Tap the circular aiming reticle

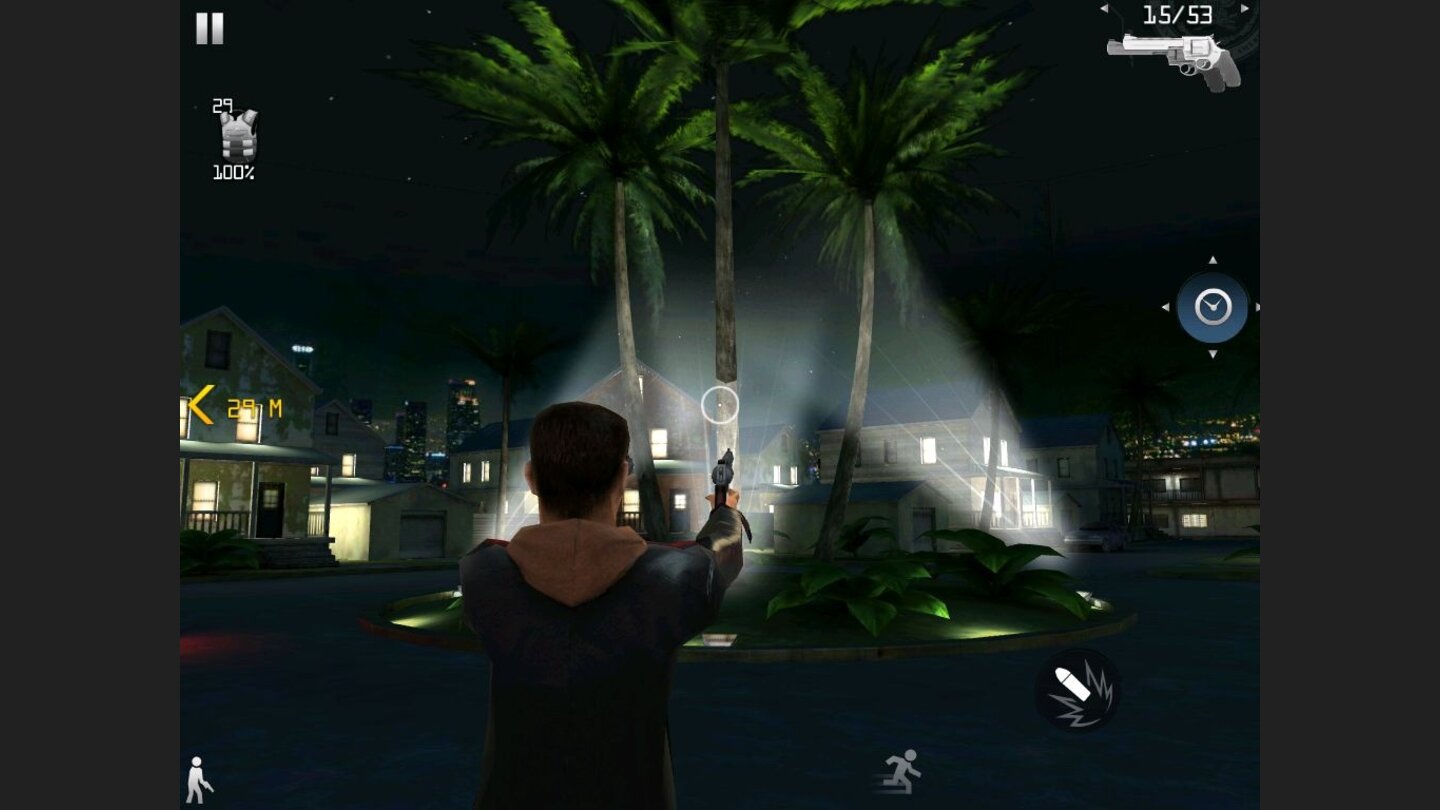(718, 404)
